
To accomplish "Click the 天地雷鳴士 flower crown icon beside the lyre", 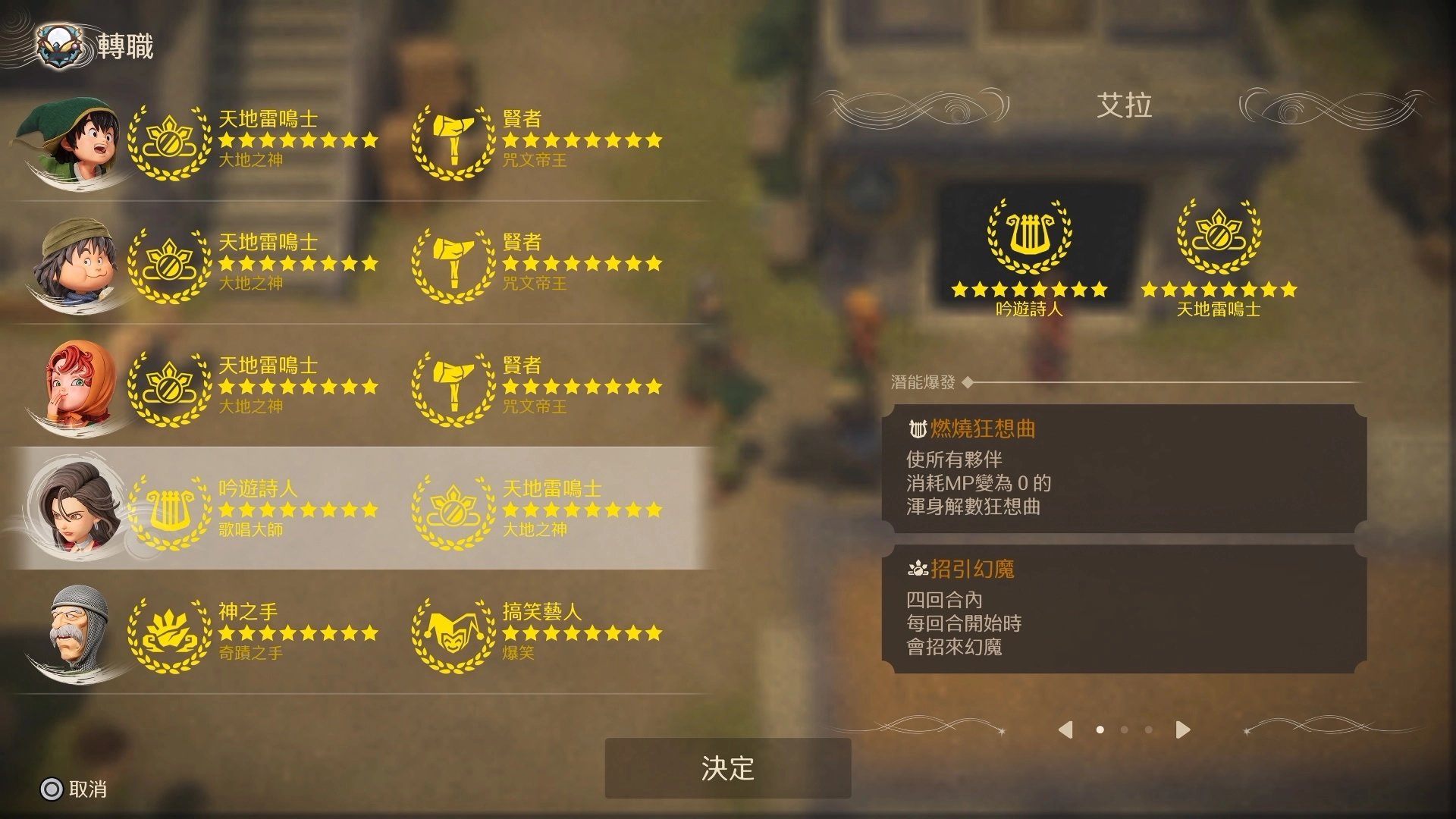I will [1218, 239].
